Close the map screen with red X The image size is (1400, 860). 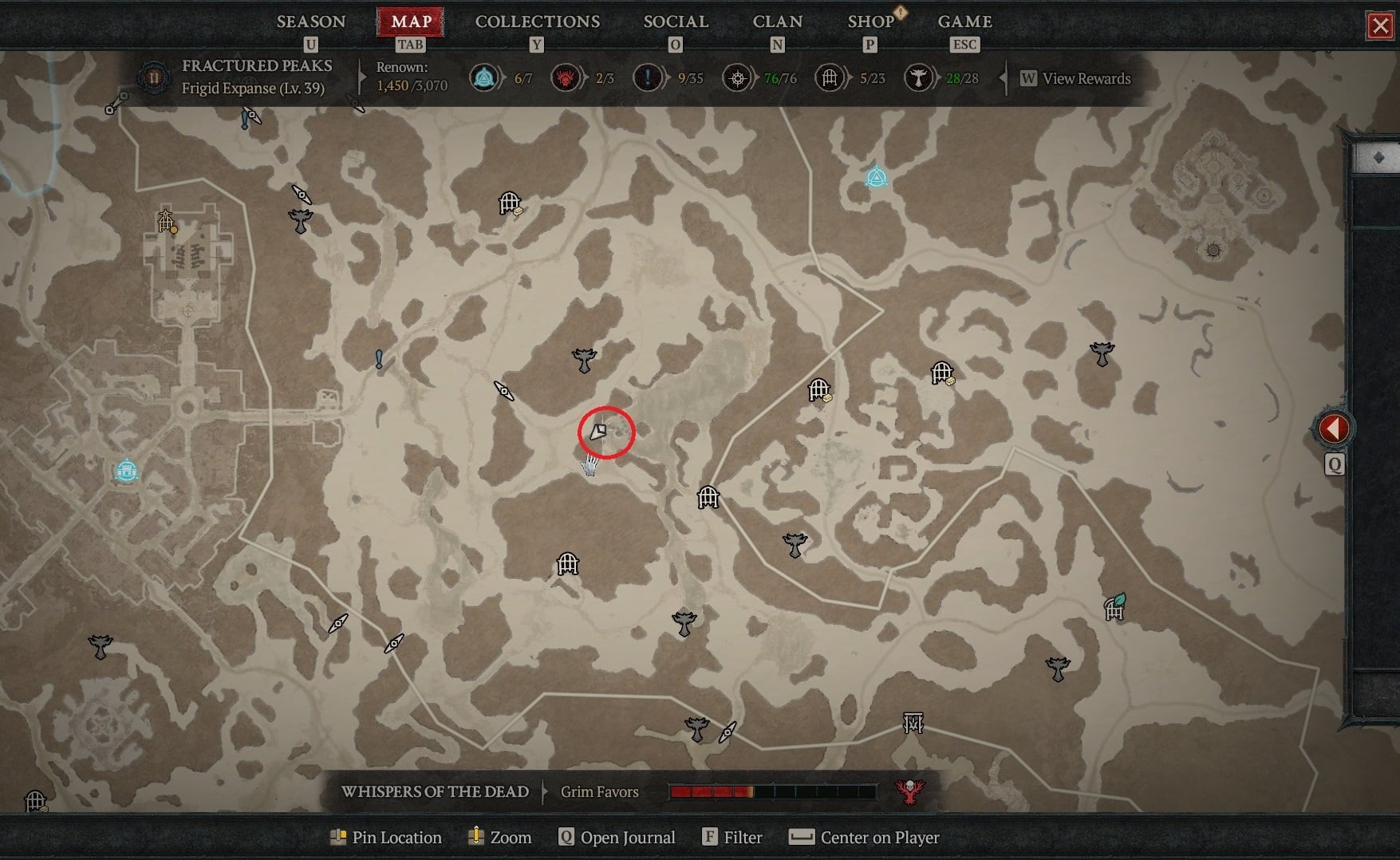tap(1379, 26)
